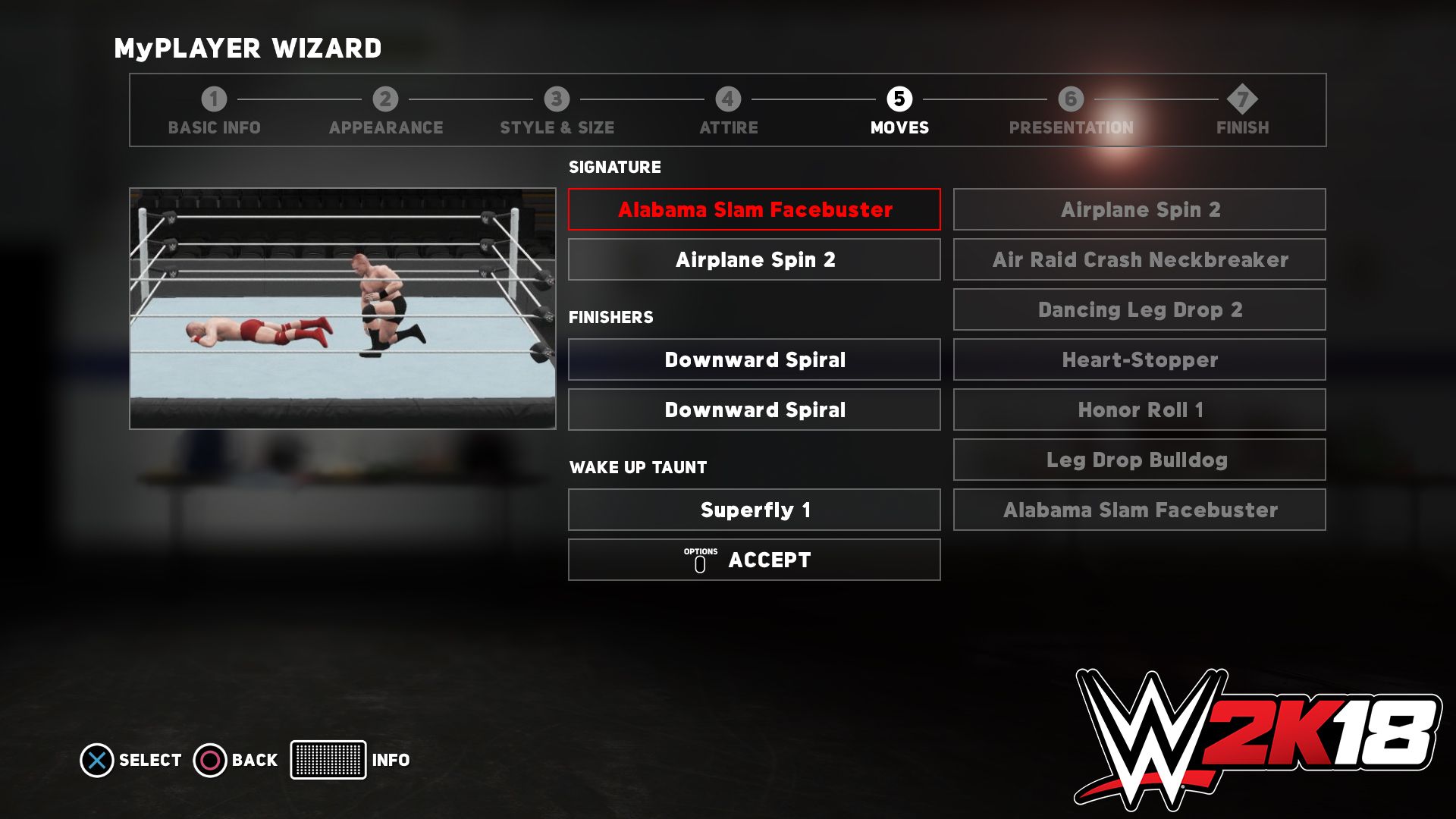Click the touchpad Info icon
The image size is (1456, 819).
pyautogui.click(x=329, y=759)
